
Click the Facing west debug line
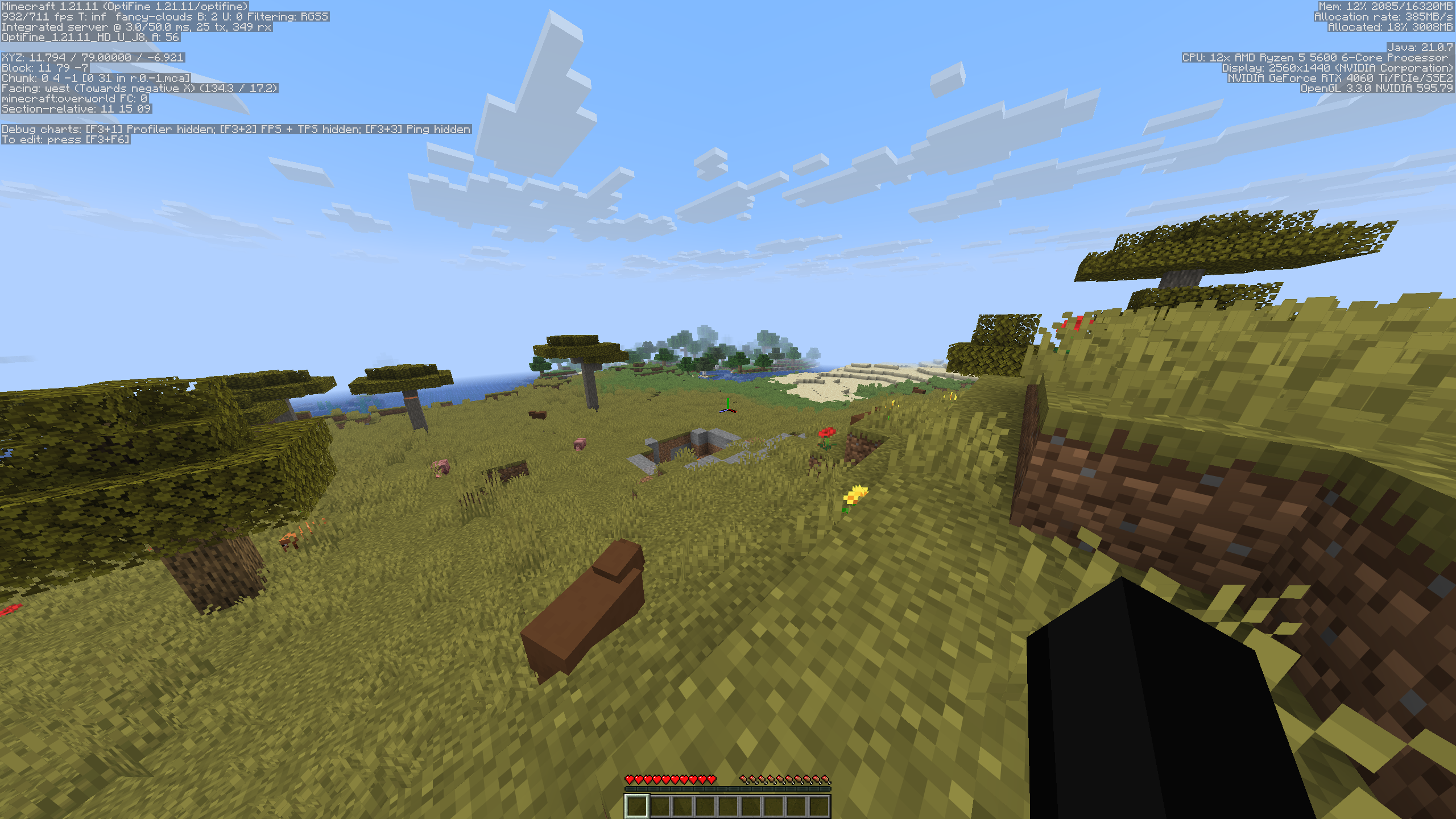[139, 88]
